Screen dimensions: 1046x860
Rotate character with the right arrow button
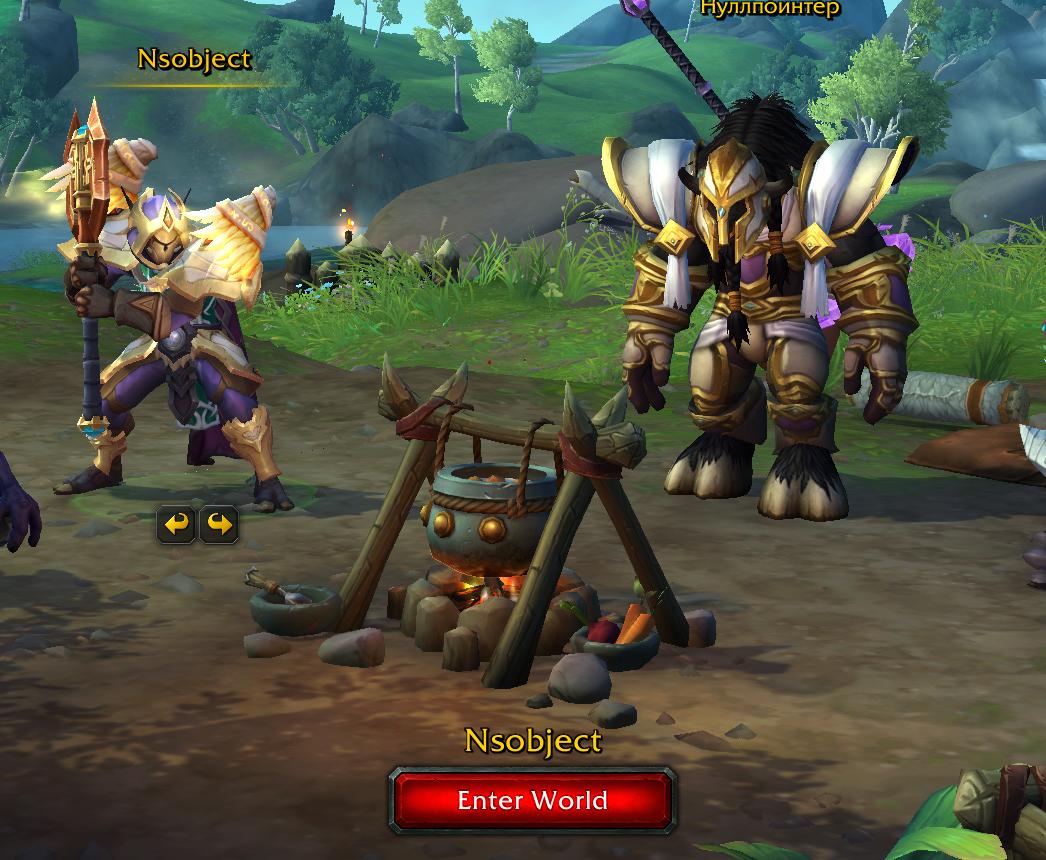click(x=219, y=524)
